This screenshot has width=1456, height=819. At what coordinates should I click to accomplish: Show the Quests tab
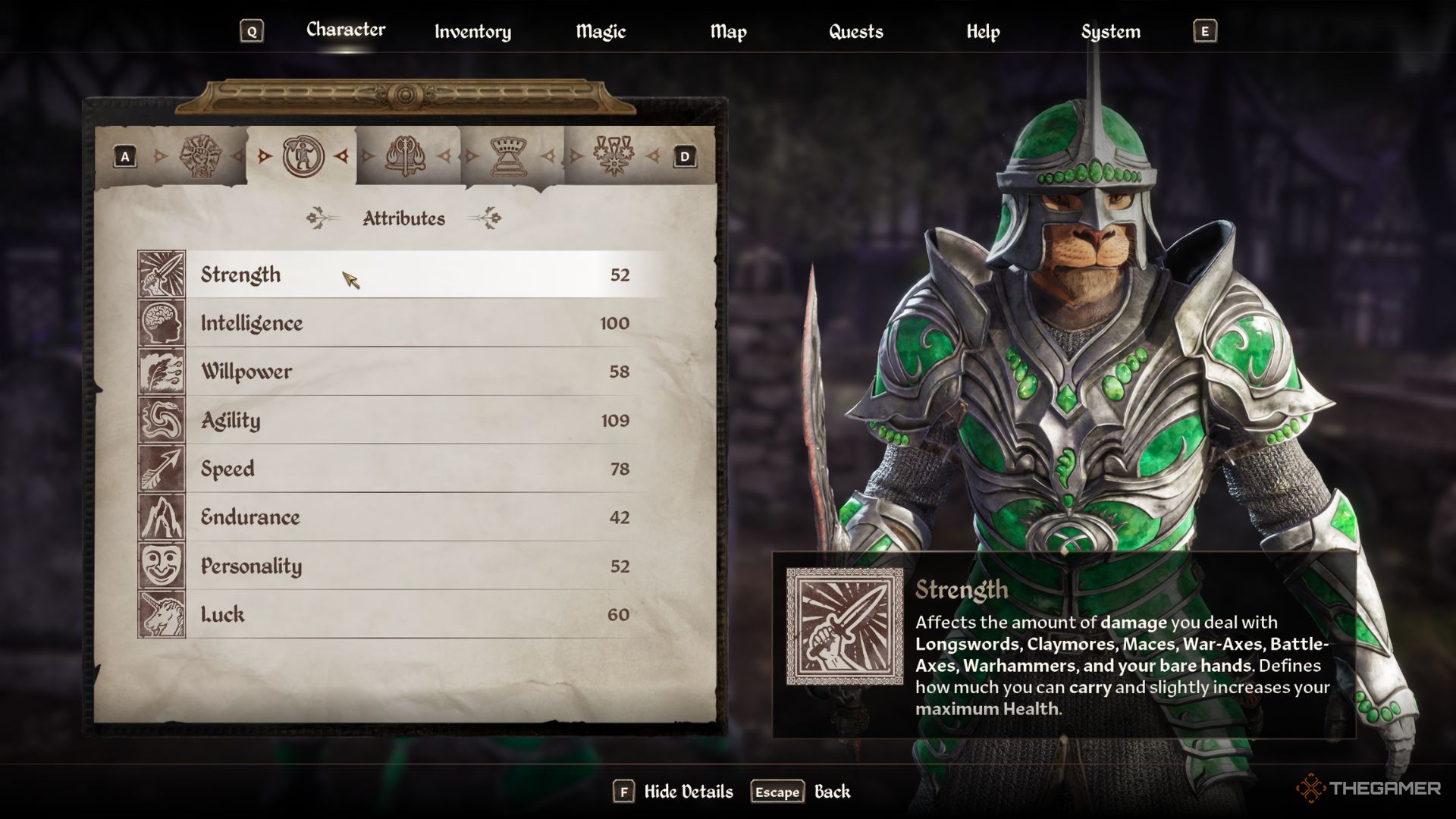(855, 32)
